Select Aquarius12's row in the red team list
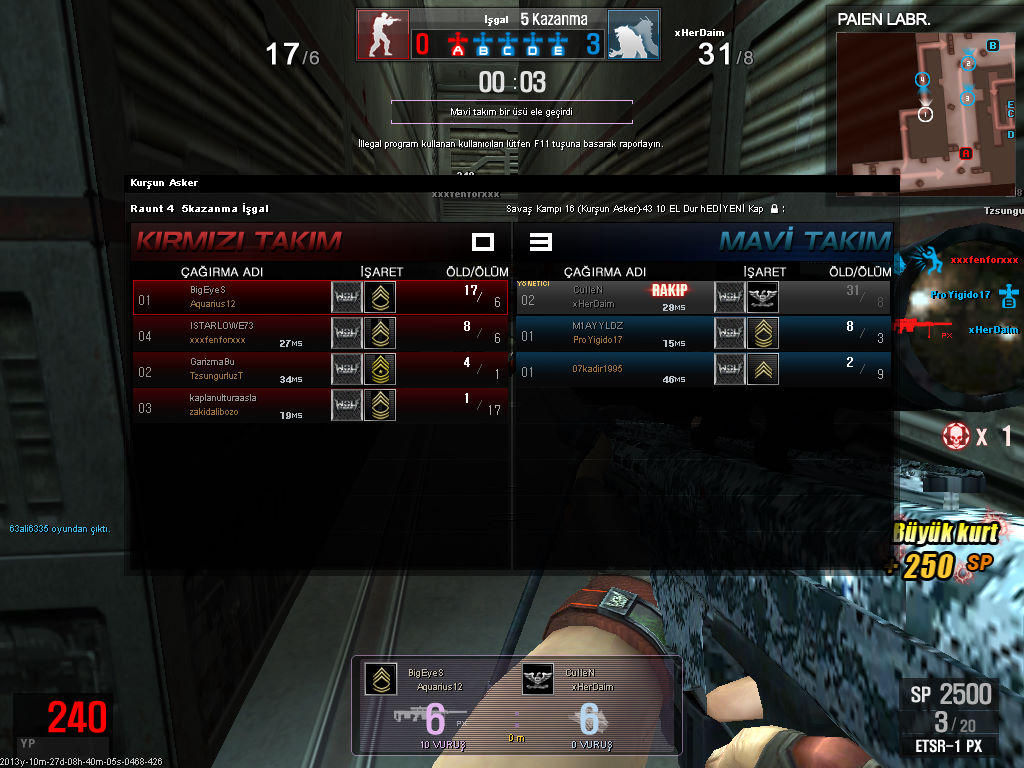This screenshot has width=1024, height=768. coord(321,297)
